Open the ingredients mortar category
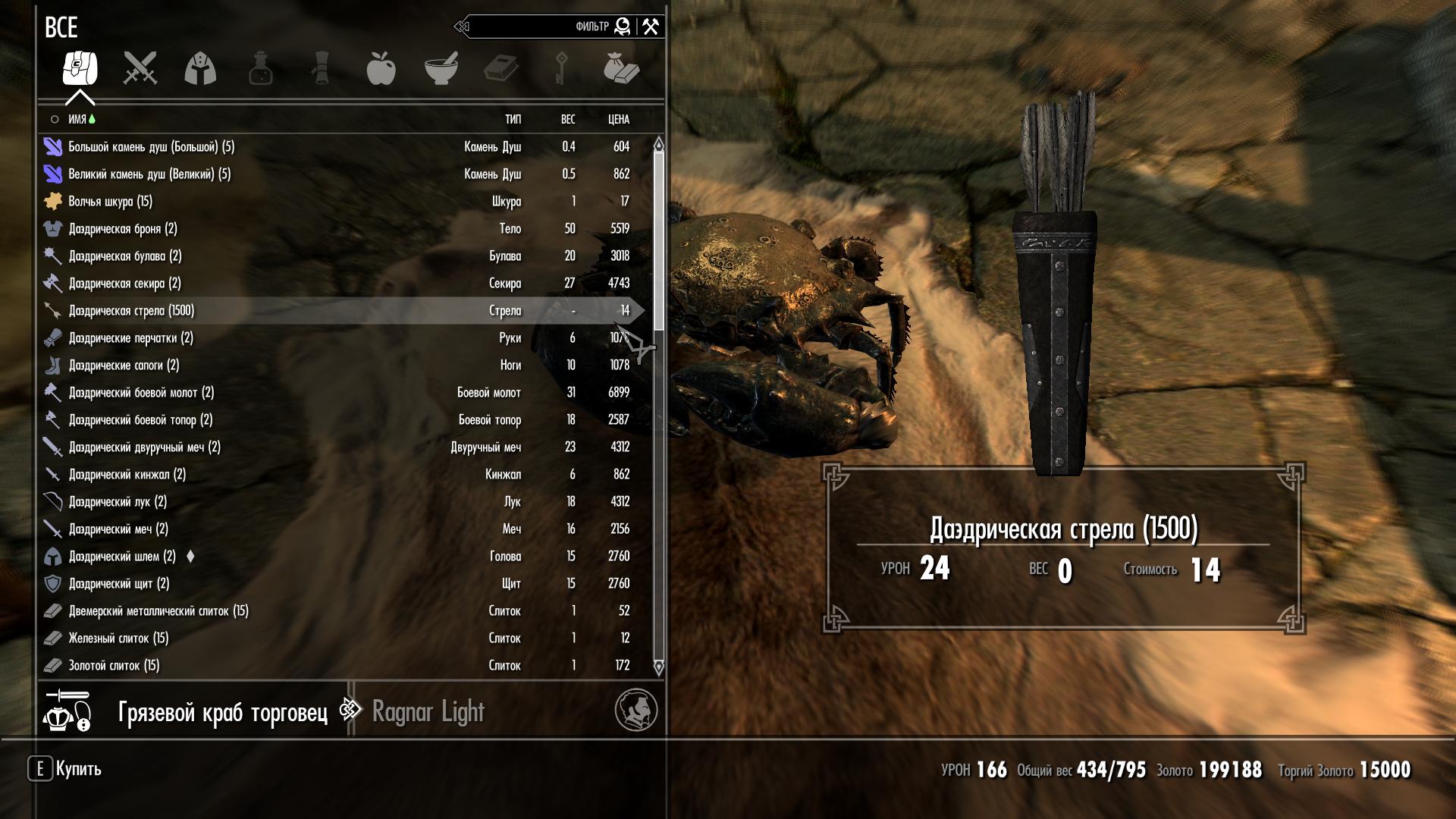This screenshot has width=1456, height=819. pos(441,68)
